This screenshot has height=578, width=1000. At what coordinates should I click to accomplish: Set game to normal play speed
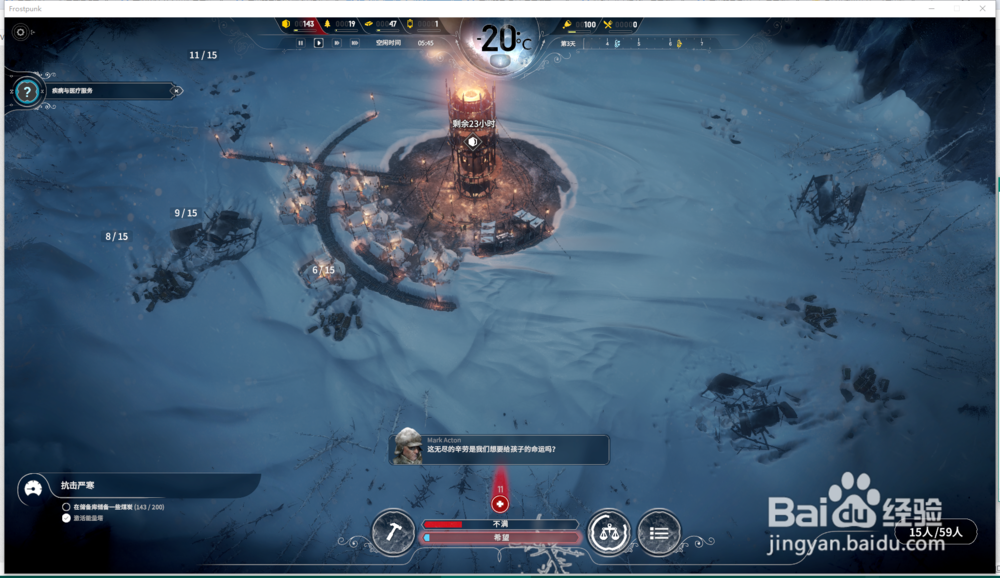coord(319,43)
